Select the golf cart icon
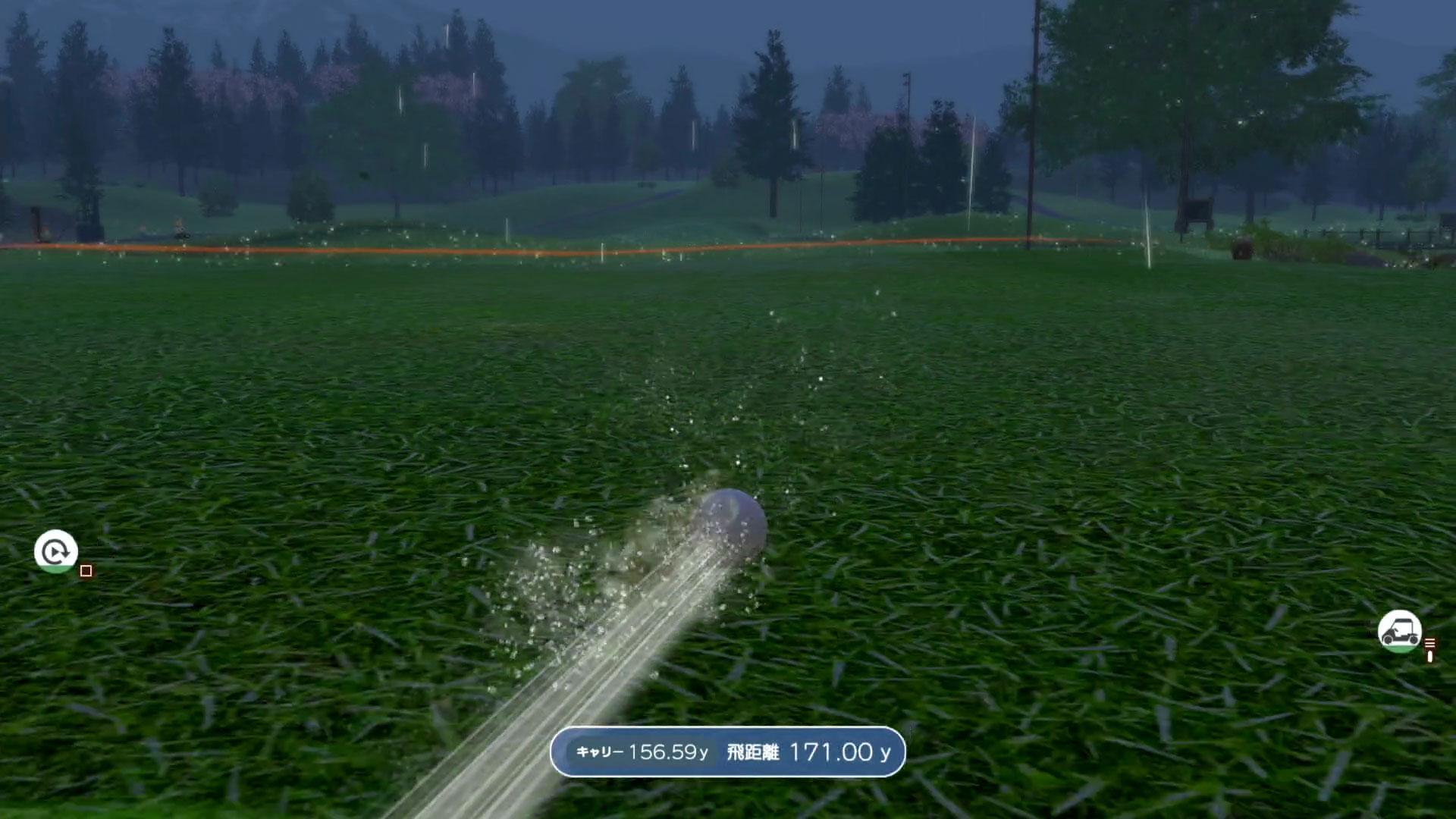Screen dimensions: 1456x819 (1399, 631)
